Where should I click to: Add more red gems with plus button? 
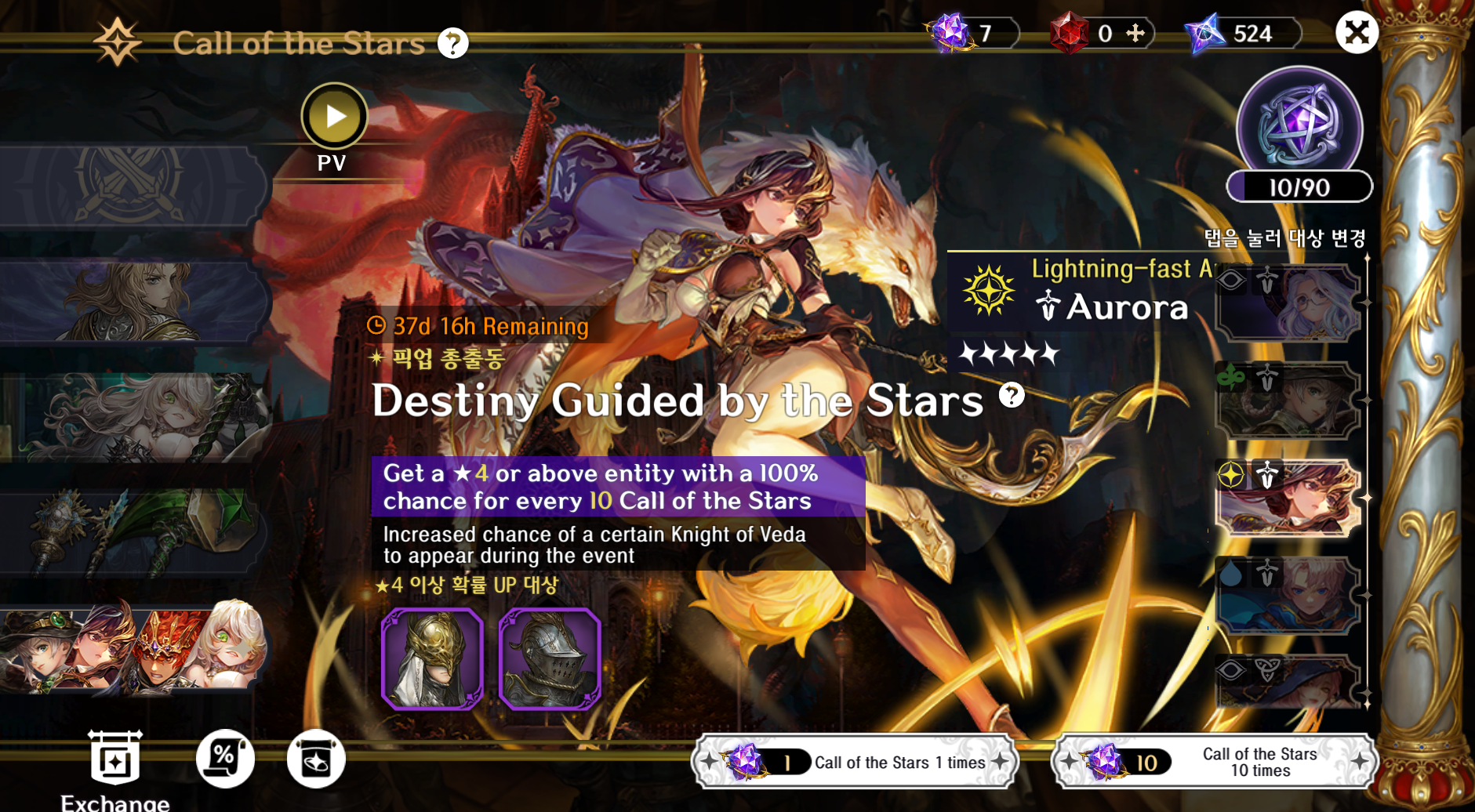coord(1135,33)
